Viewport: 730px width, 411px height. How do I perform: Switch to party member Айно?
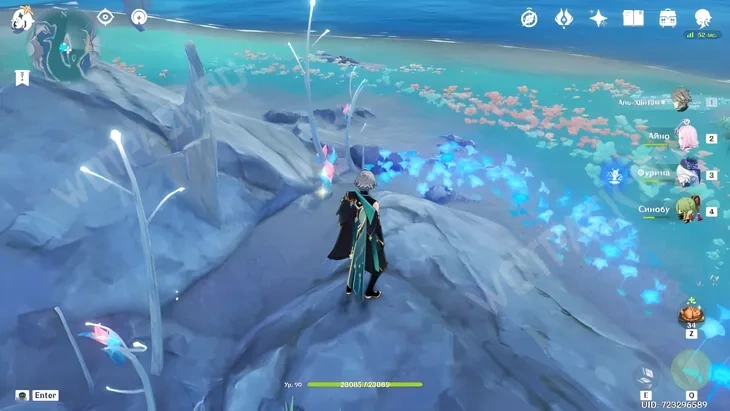(687, 137)
